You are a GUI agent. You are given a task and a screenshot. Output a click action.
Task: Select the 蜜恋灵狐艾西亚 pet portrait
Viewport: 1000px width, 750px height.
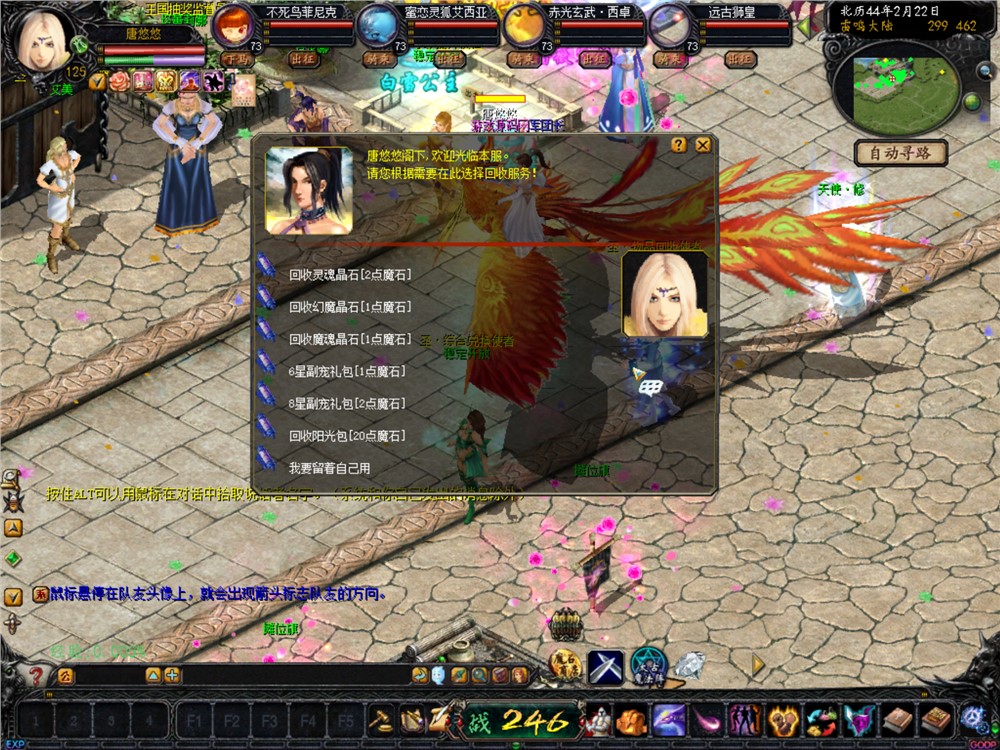[x=379, y=25]
